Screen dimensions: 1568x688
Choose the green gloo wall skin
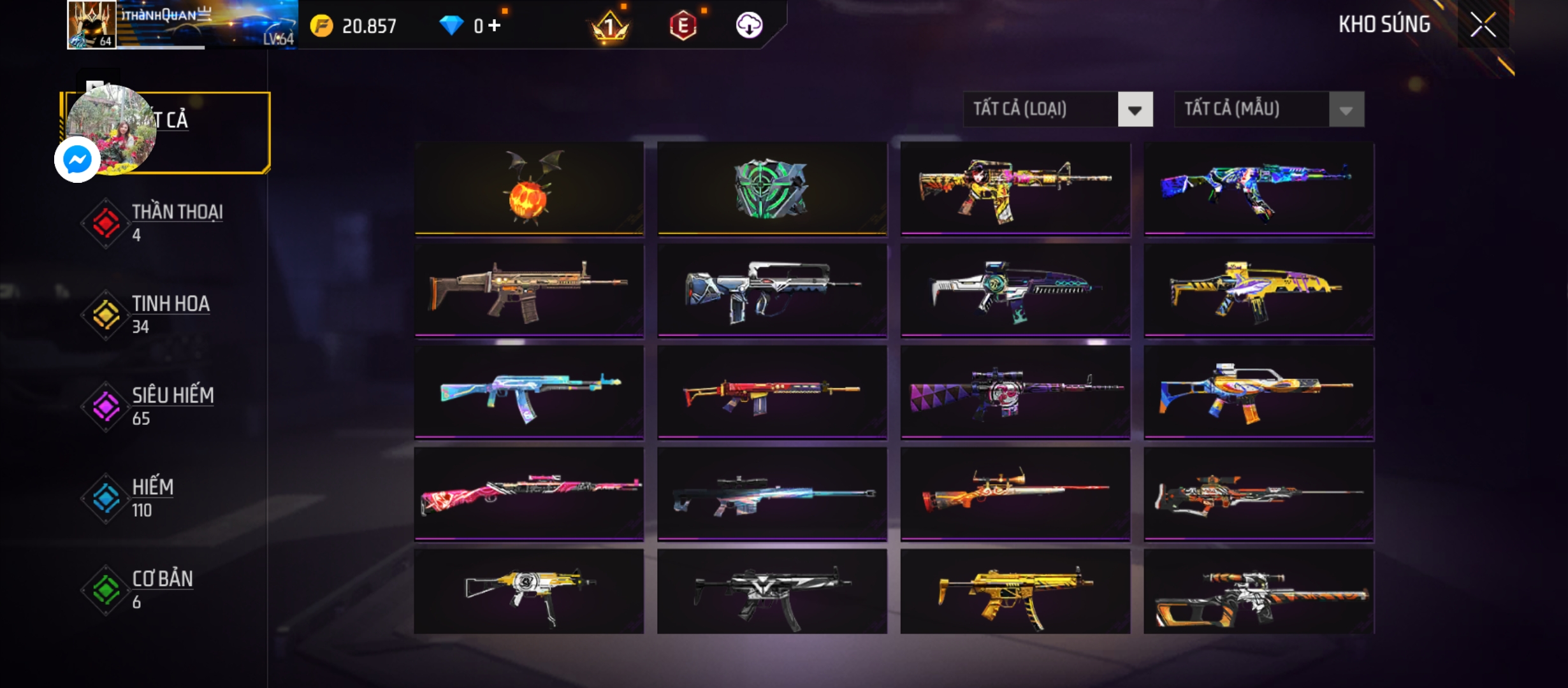point(772,189)
